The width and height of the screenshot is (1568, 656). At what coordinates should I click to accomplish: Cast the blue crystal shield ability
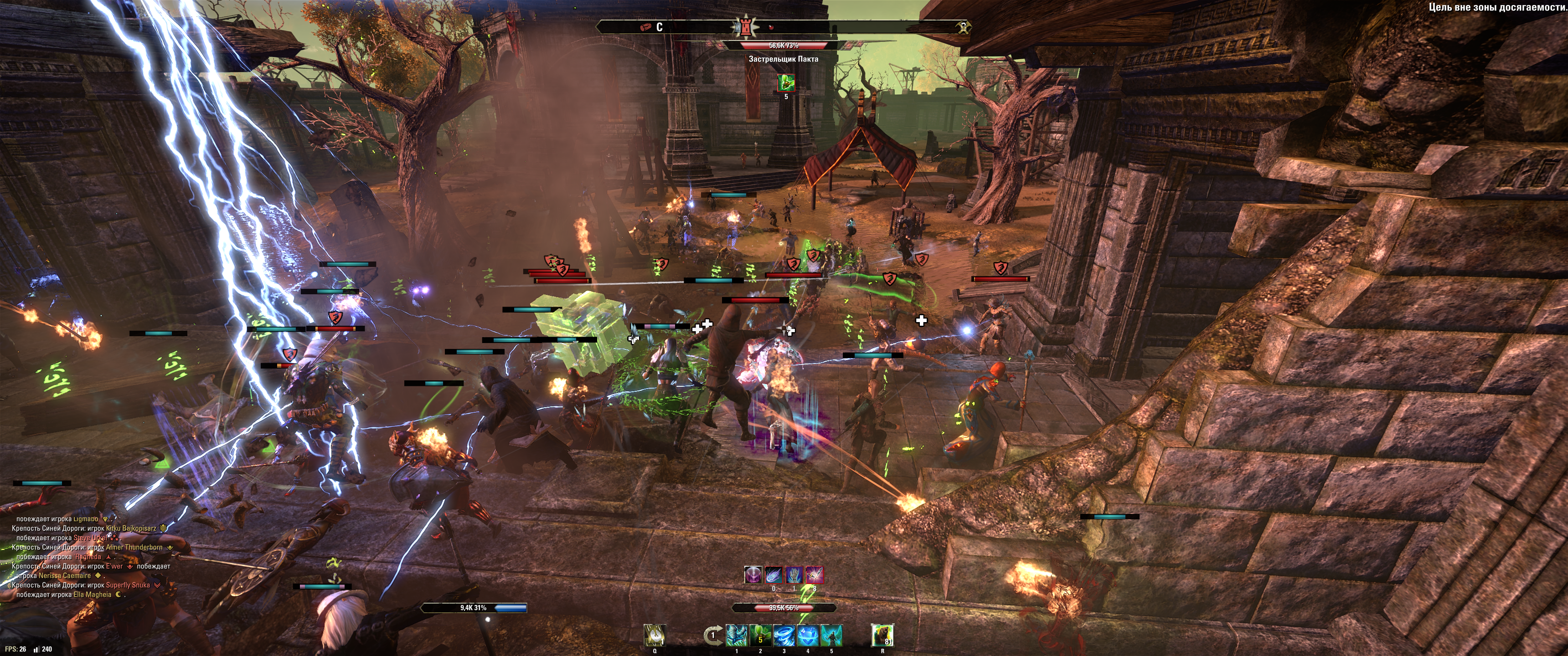click(808, 636)
